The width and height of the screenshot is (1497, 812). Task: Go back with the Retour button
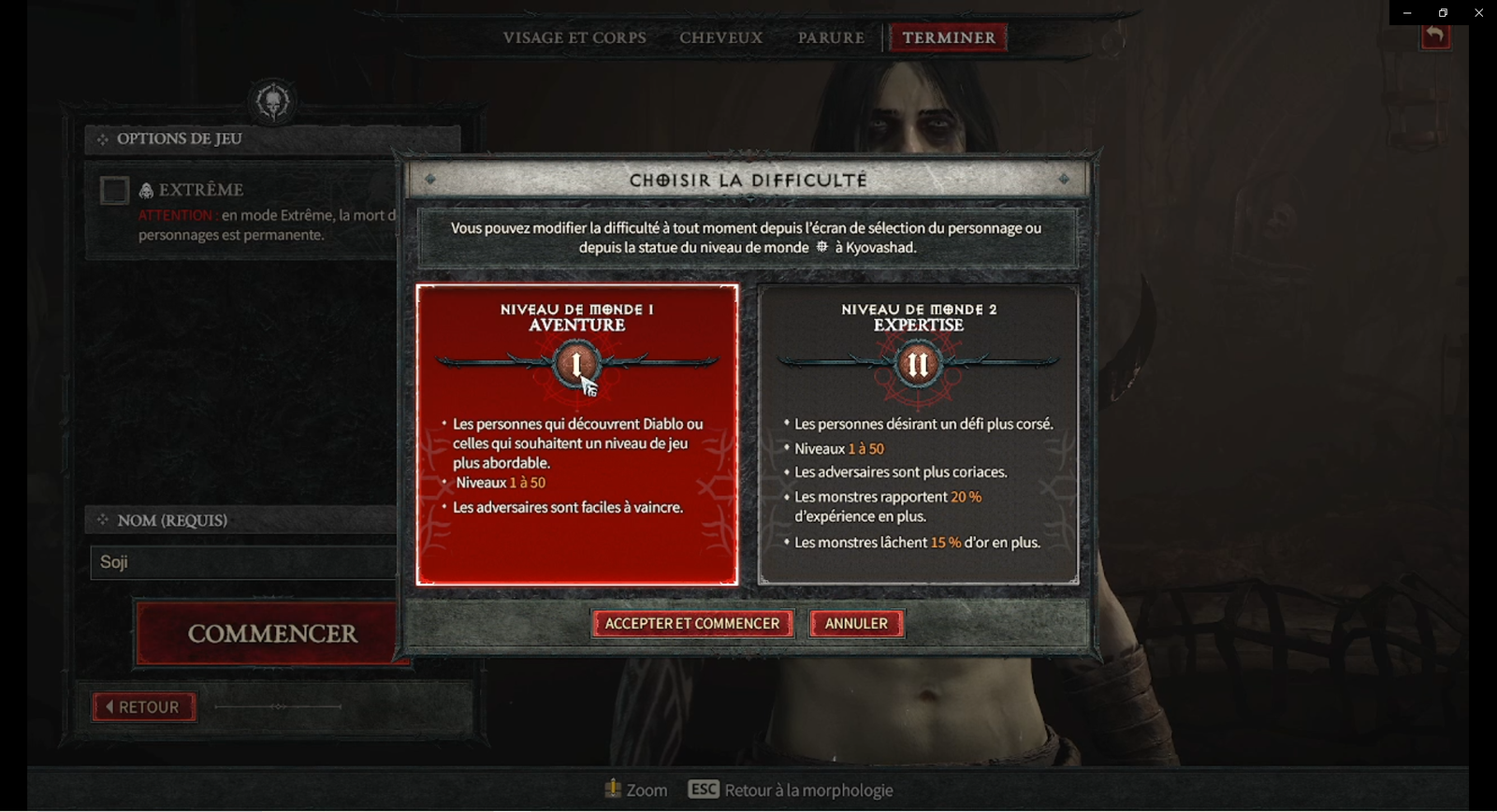tap(144, 707)
